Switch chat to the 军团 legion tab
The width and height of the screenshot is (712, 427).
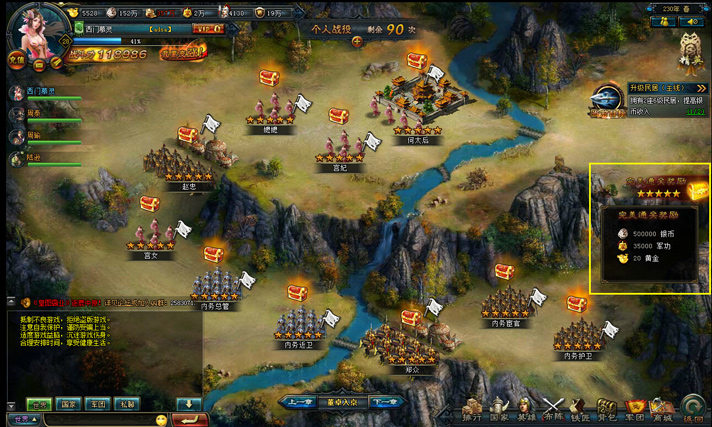(97, 405)
